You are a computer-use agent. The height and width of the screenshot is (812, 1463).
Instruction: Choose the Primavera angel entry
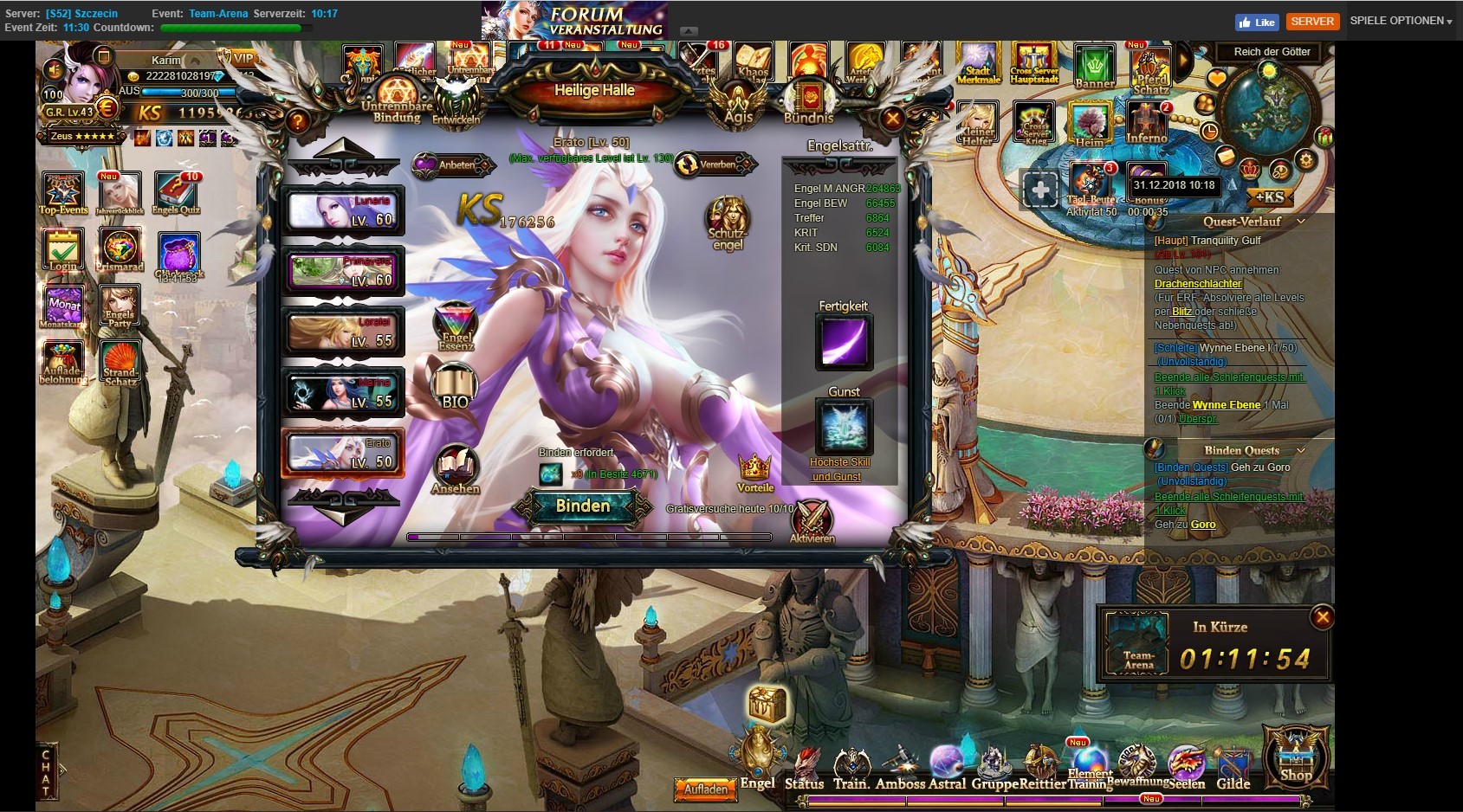343,271
